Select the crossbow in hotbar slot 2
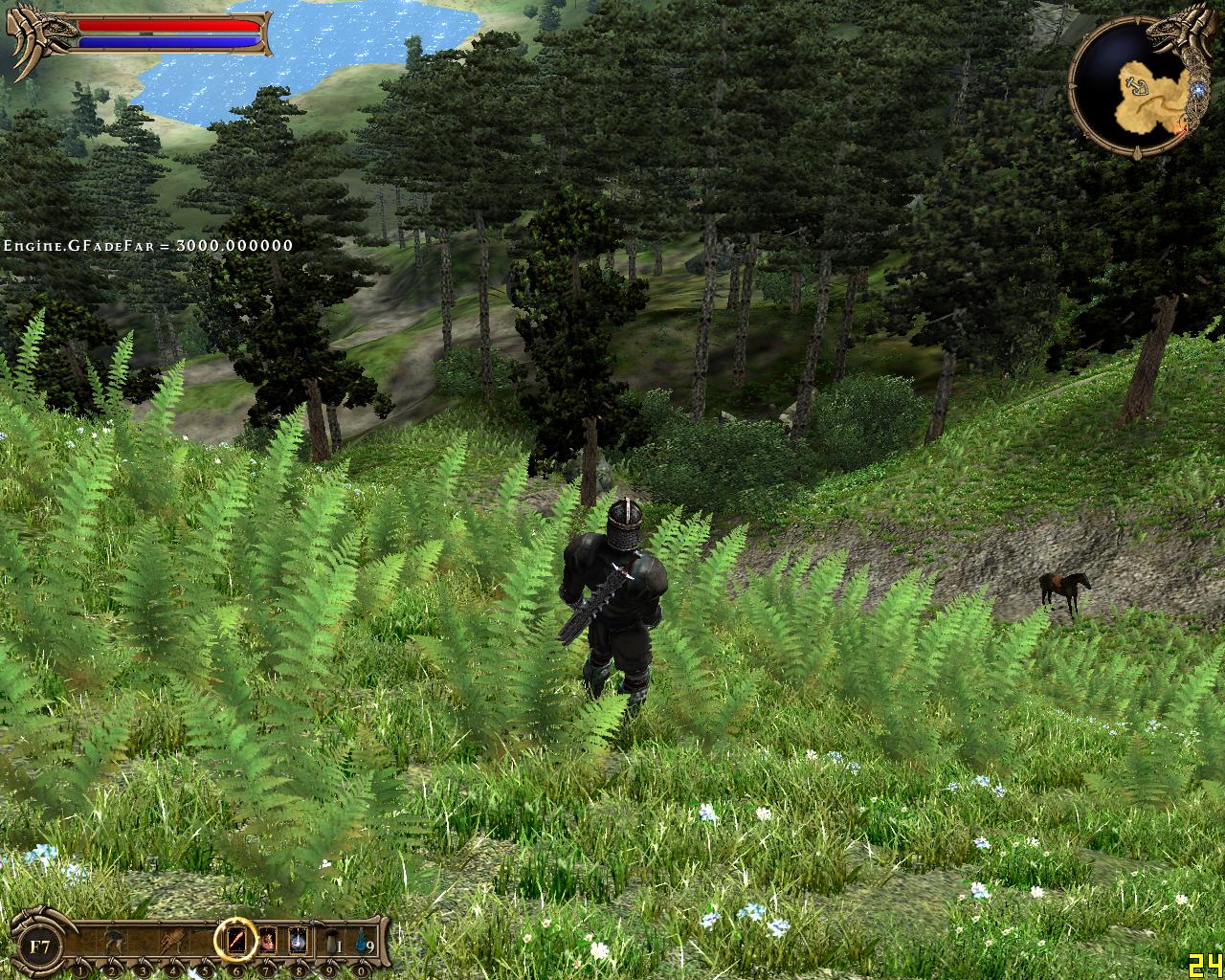Image resolution: width=1225 pixels, height=980 pixels. [x=114, y=941]
